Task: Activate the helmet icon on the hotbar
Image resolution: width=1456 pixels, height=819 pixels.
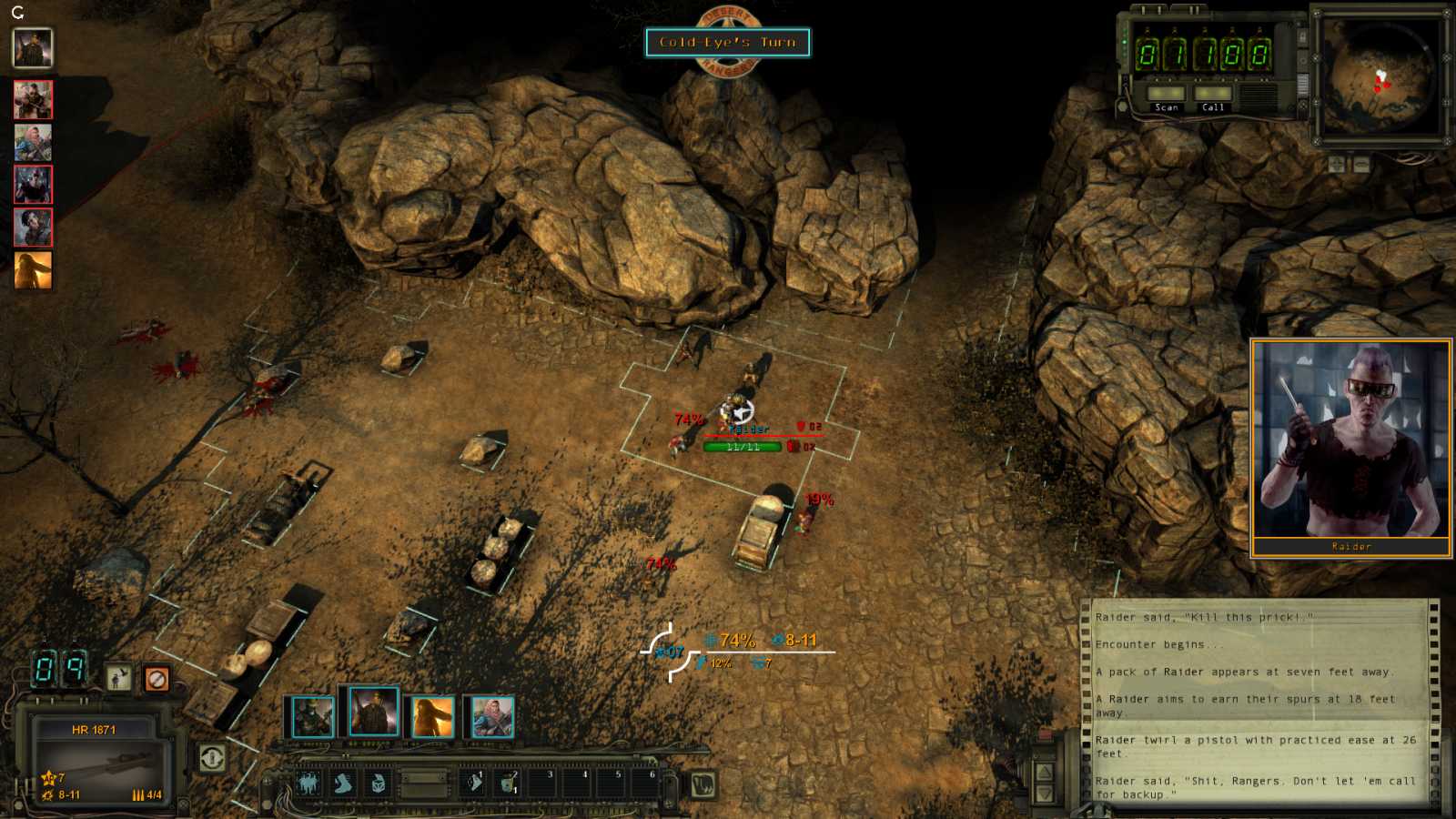Action: coord(377,784)
